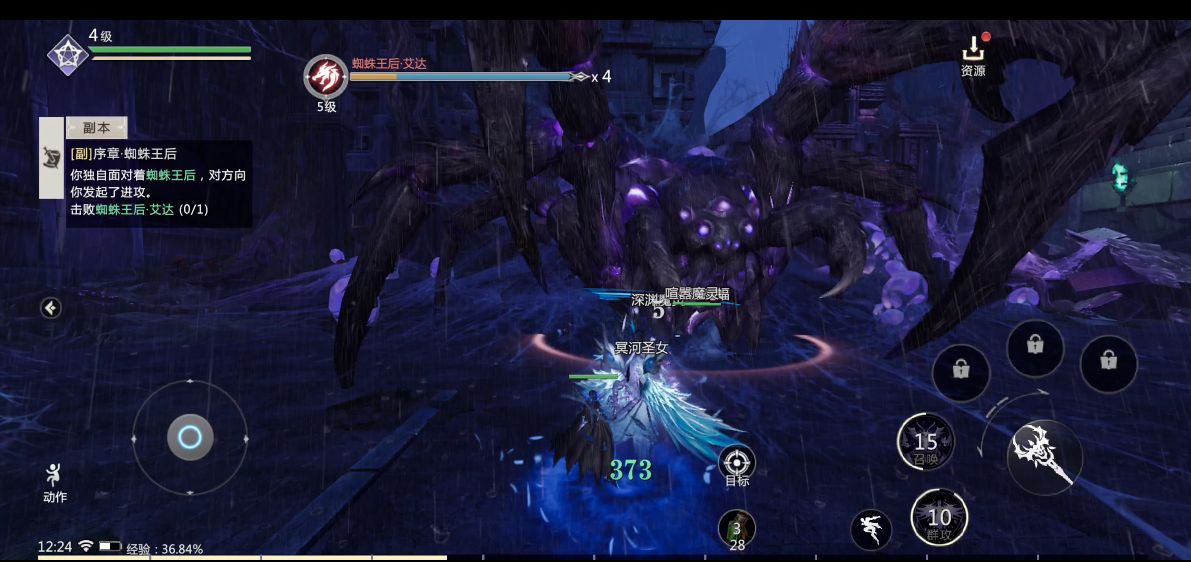
Task: Use the 群攻 area attack skill
Action: coord(939,517)
